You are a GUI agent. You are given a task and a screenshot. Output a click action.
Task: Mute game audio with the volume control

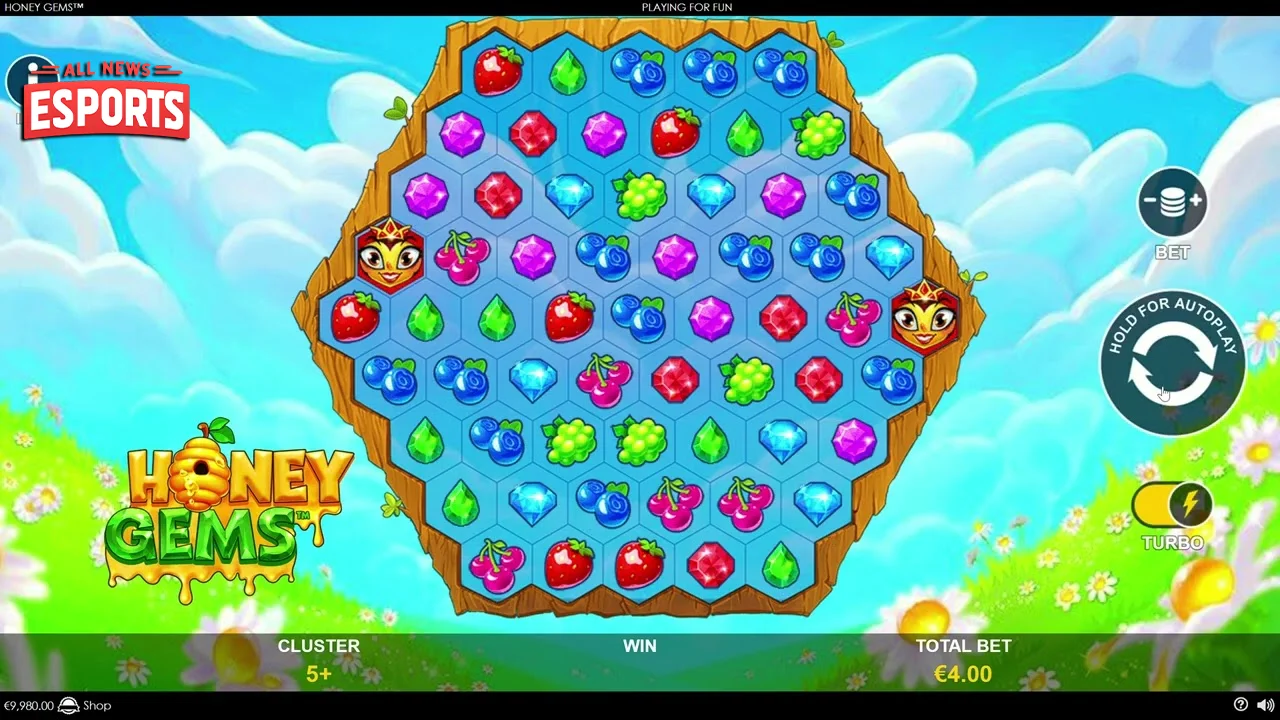1266,706
